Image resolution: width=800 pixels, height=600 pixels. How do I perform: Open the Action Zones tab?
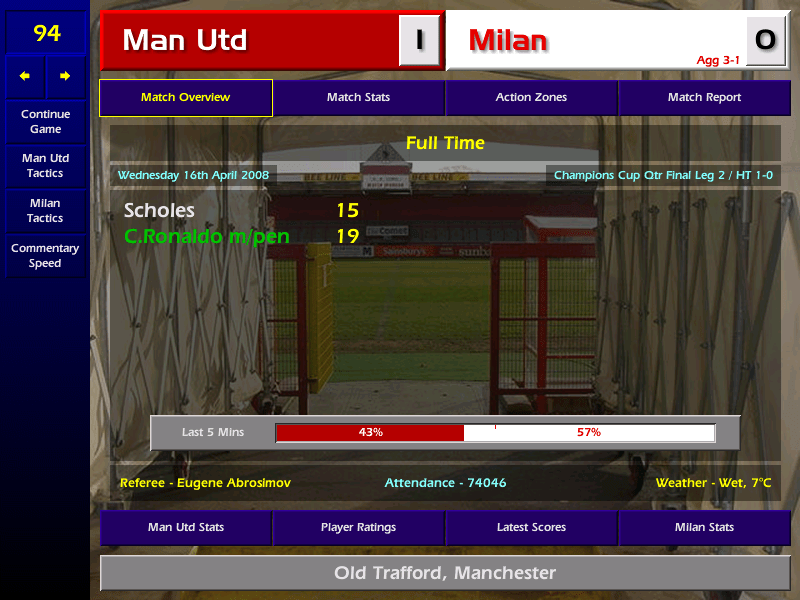tap(531, 98)
